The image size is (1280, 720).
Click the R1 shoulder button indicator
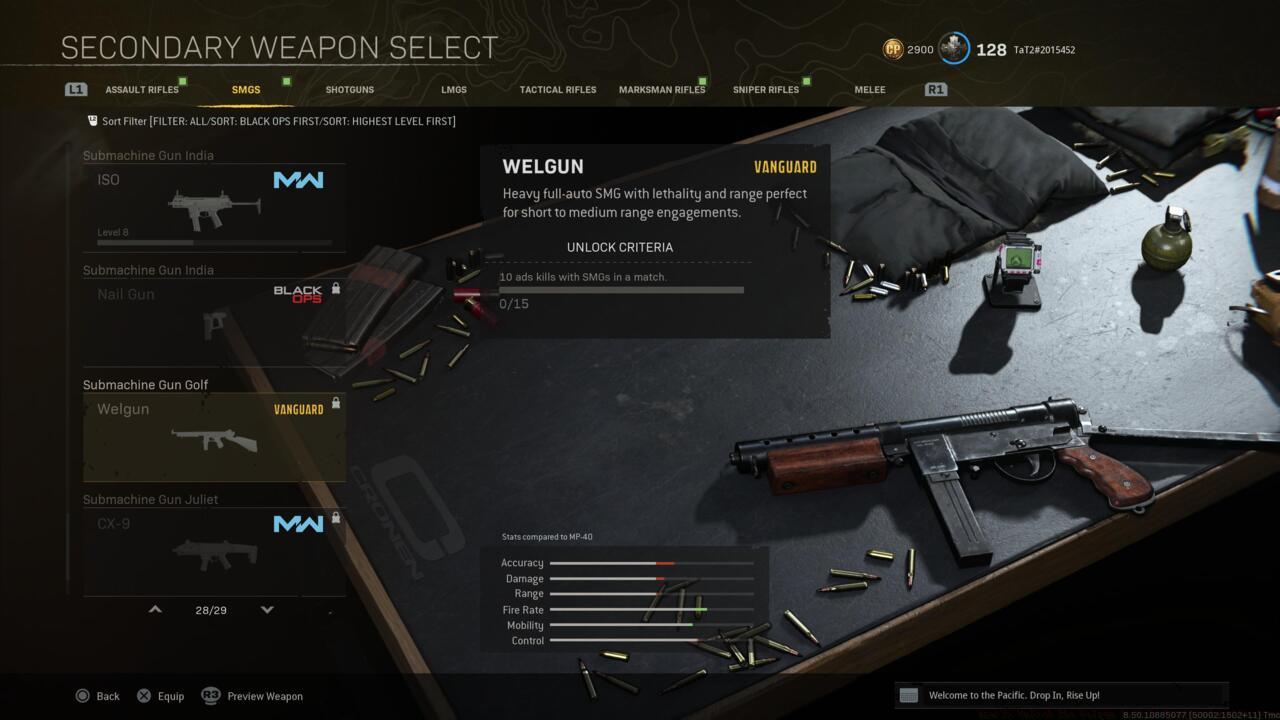pyautogui.click(x=935, y=89)
